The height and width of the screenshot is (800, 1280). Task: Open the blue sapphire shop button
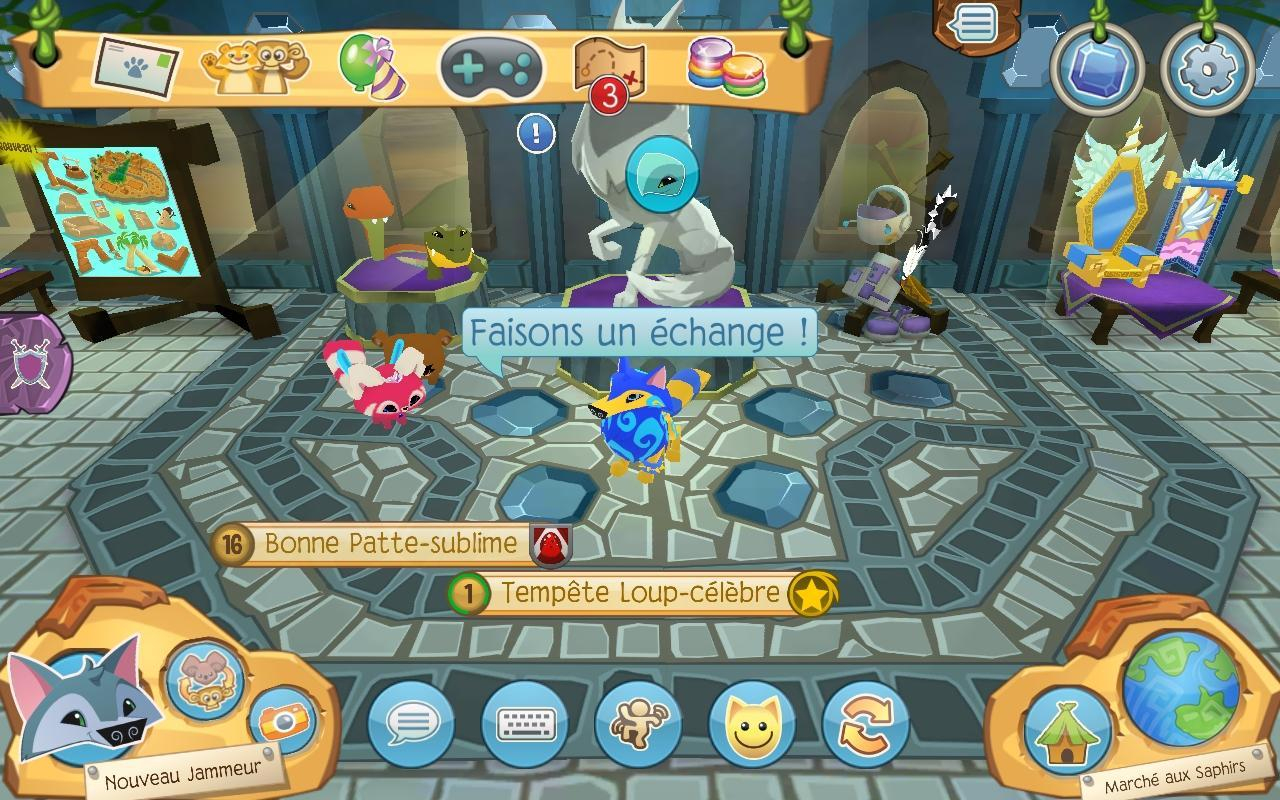[x=1097, y=68]
